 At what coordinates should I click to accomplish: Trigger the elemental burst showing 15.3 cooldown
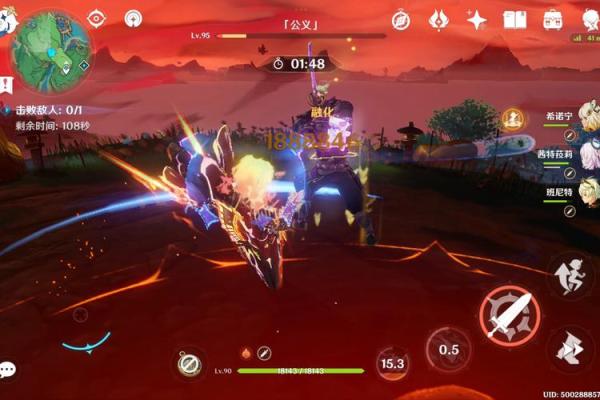392,364
